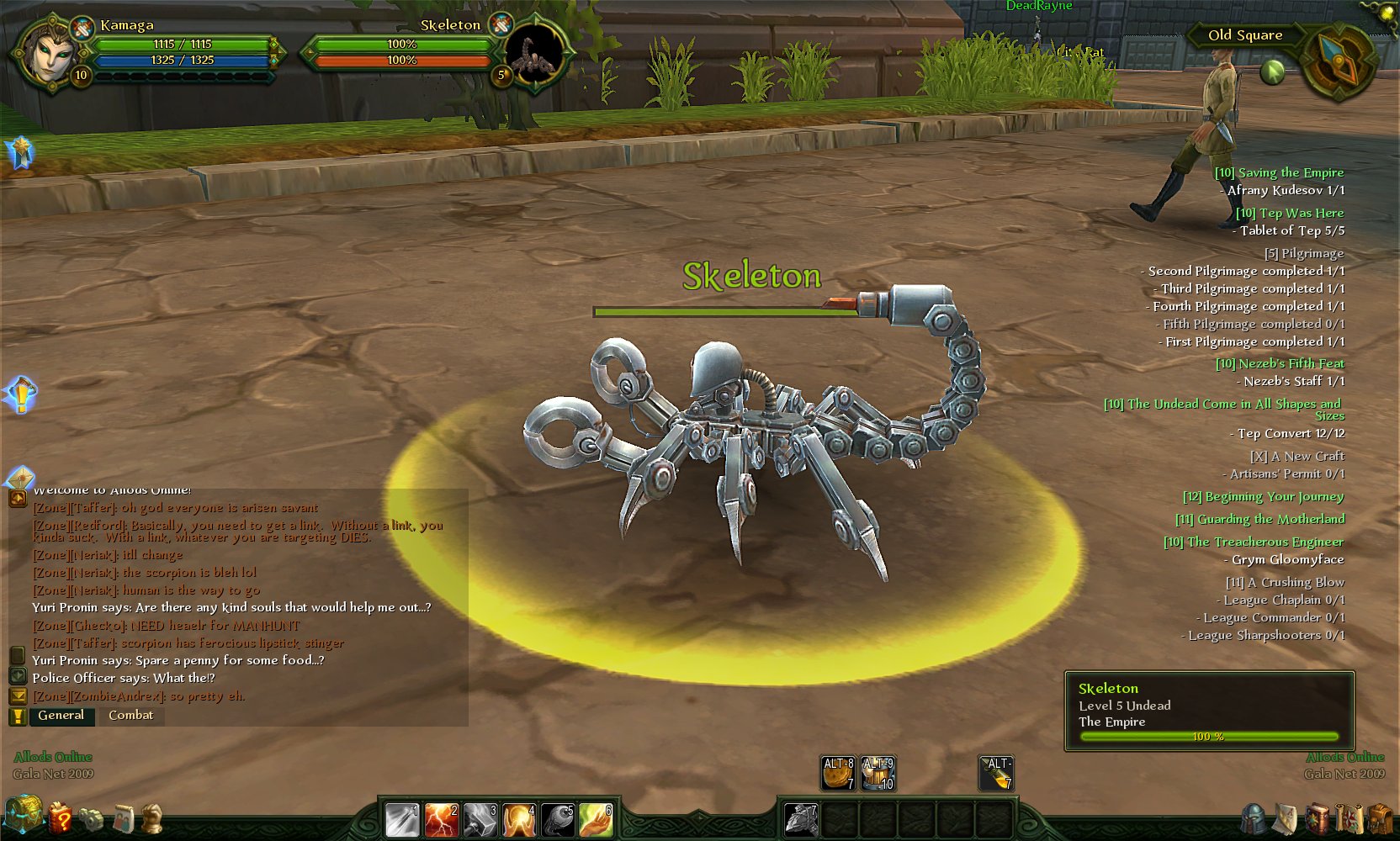1400x841 pixels.
Task: Cast the glowing orb hands spell
Action: coord(518,820)
